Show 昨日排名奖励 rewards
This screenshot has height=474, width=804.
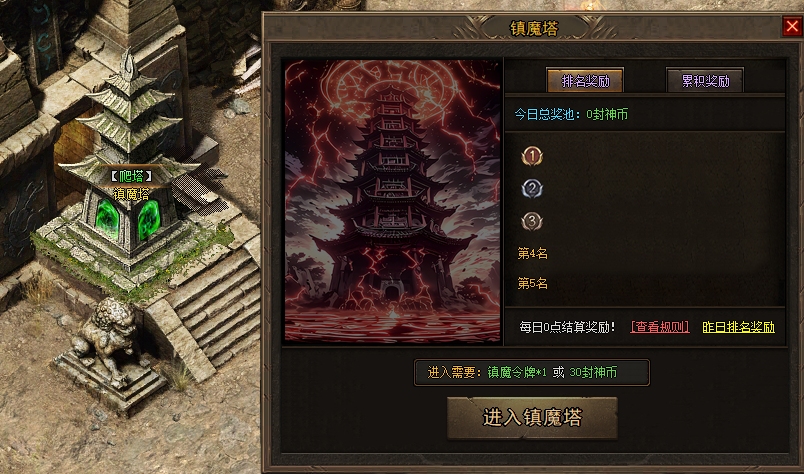[x=738, y=327]
